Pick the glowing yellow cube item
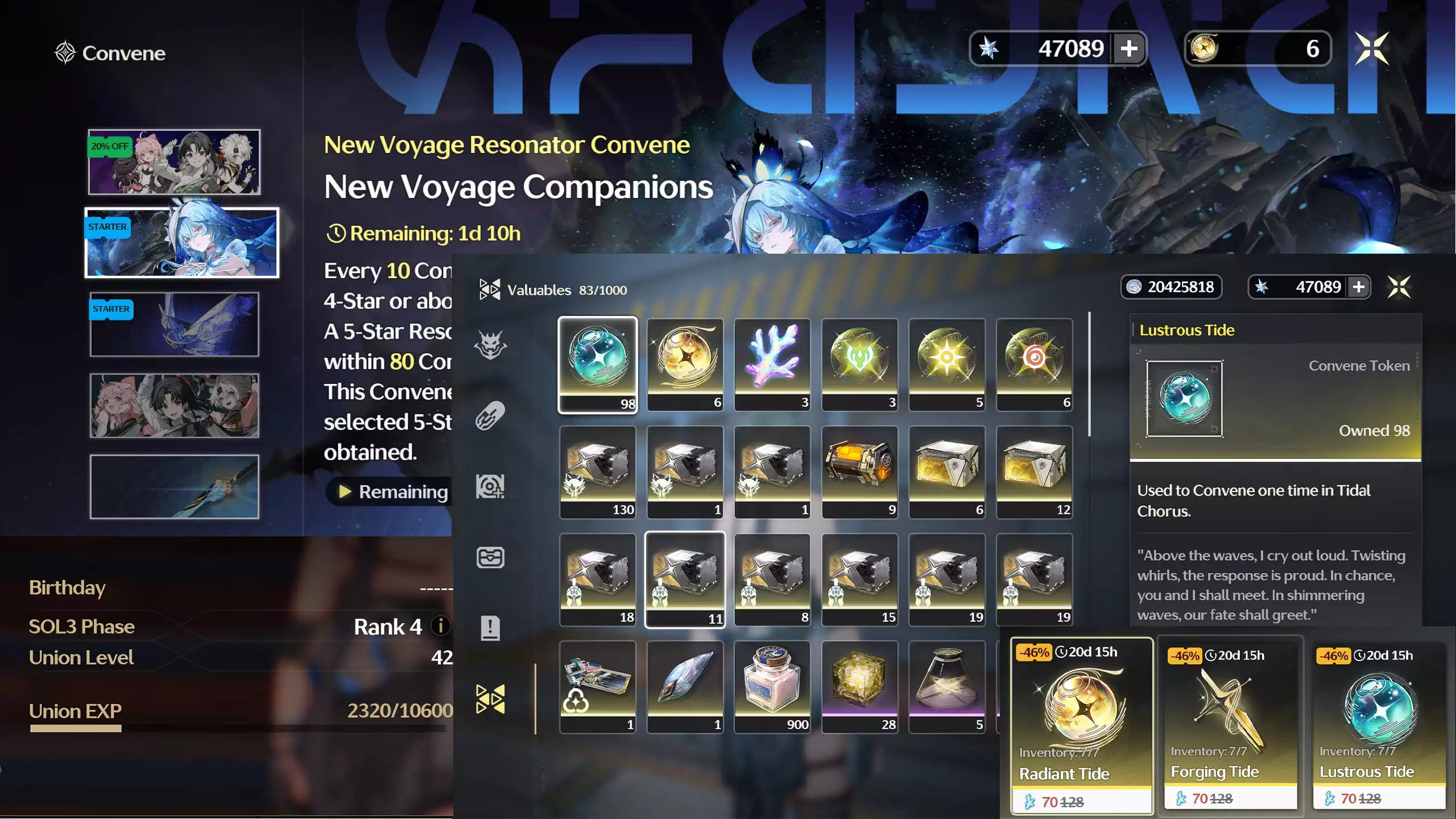This screenshot has height=819, width=1456. 859,686
